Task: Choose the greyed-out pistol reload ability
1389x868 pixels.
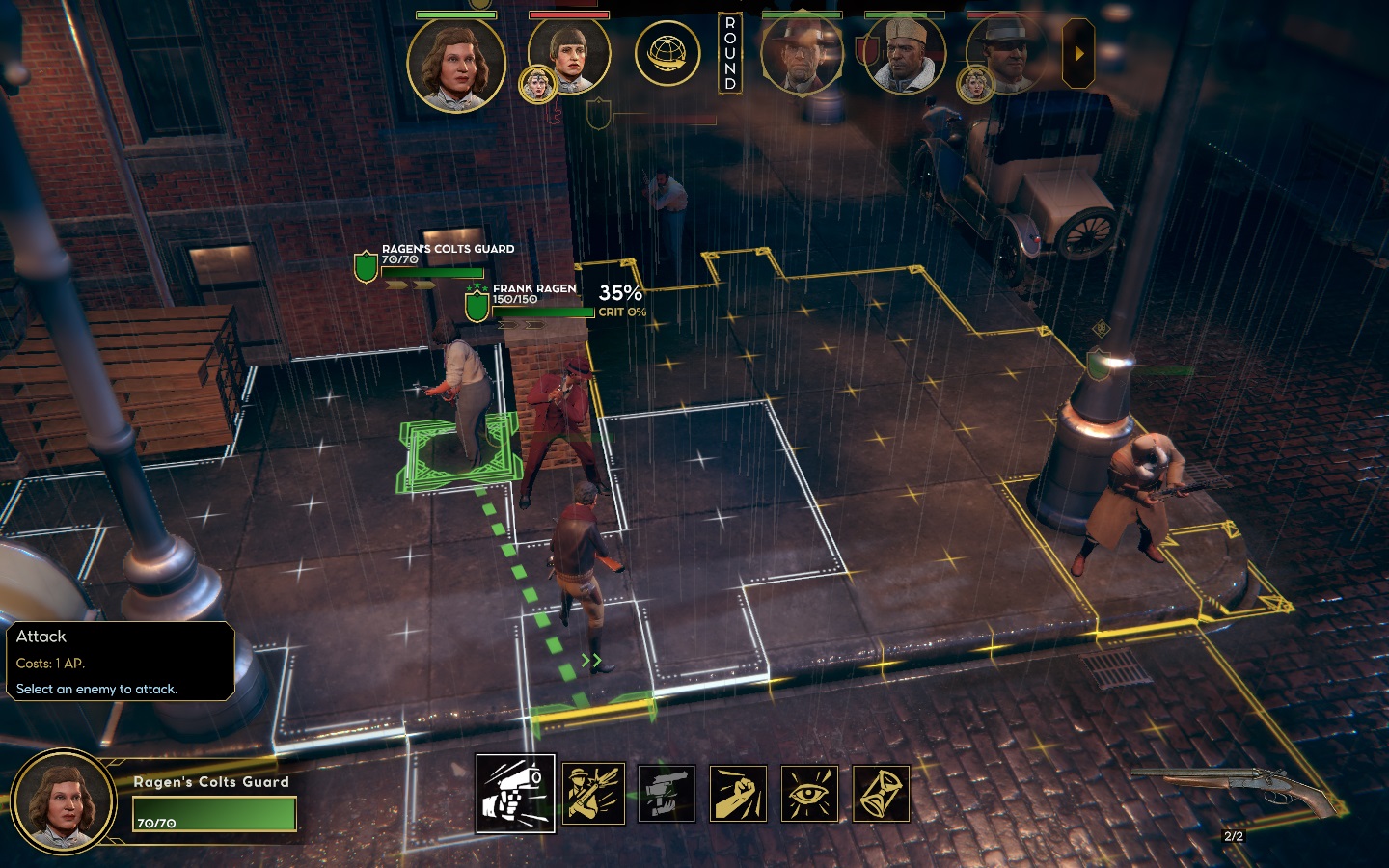Action: (667, 794)
